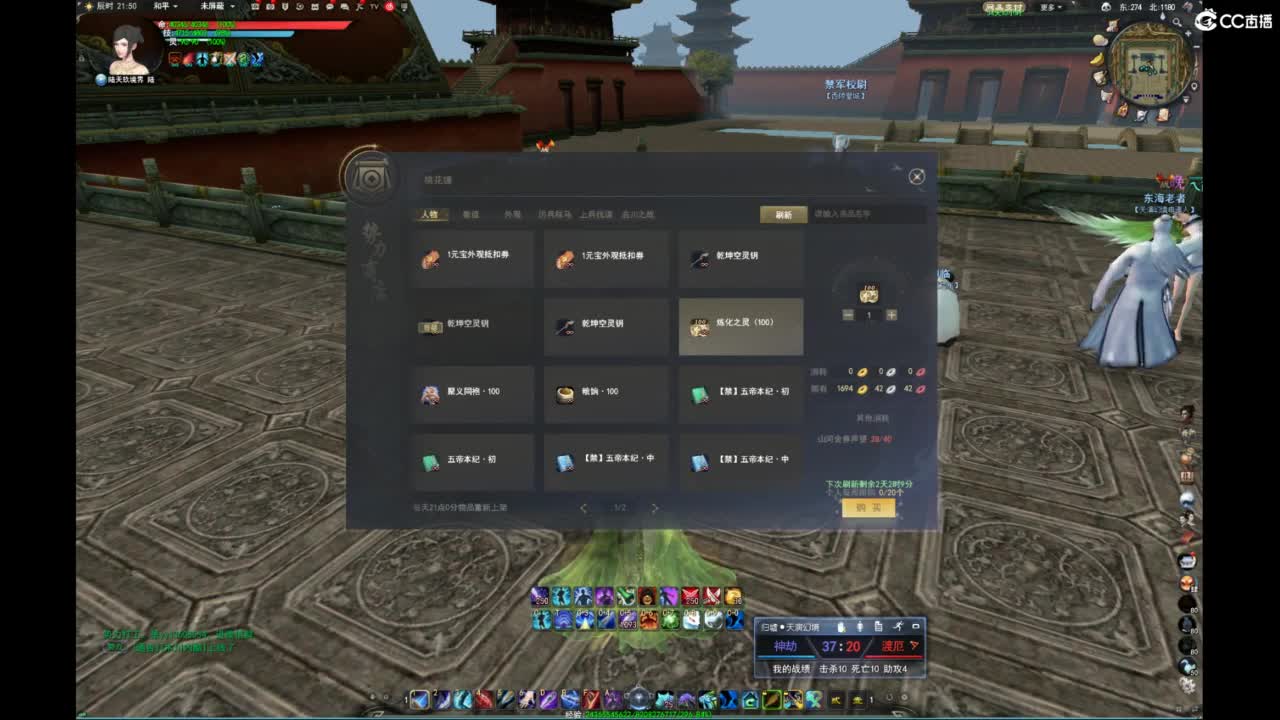Collapse the 归墟·天演幻境 battle panel
This screenshot has height=720, width=1280.
click(x=915, y=627)
